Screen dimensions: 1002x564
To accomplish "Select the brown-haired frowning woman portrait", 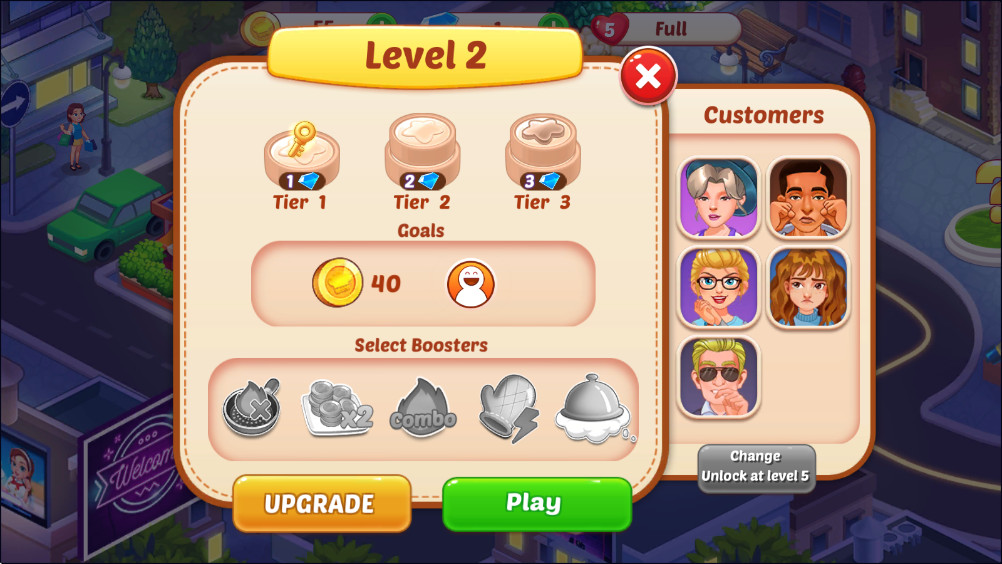I will pyautogui.click(x=808, y=287).
